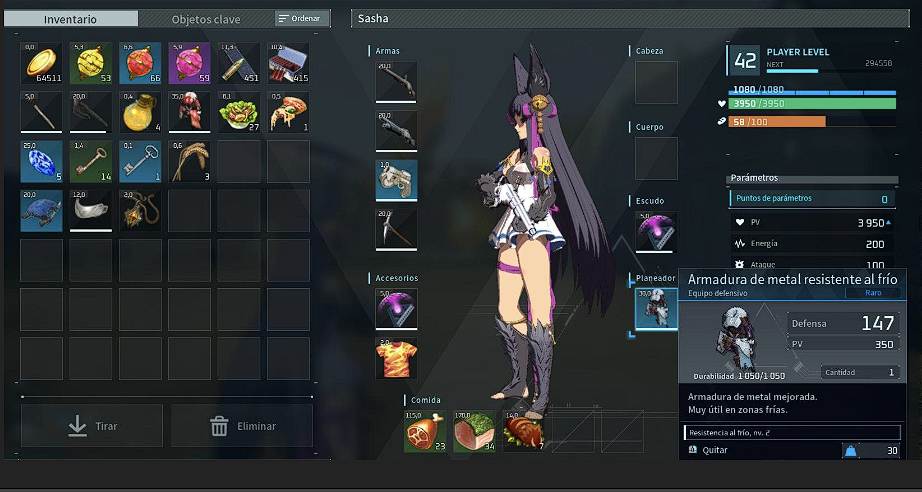Viewport: 922px width, 492px height.
Task: Sort inventory with the Ordenar button
Action: pyautogui.click(x=301, y=18)
